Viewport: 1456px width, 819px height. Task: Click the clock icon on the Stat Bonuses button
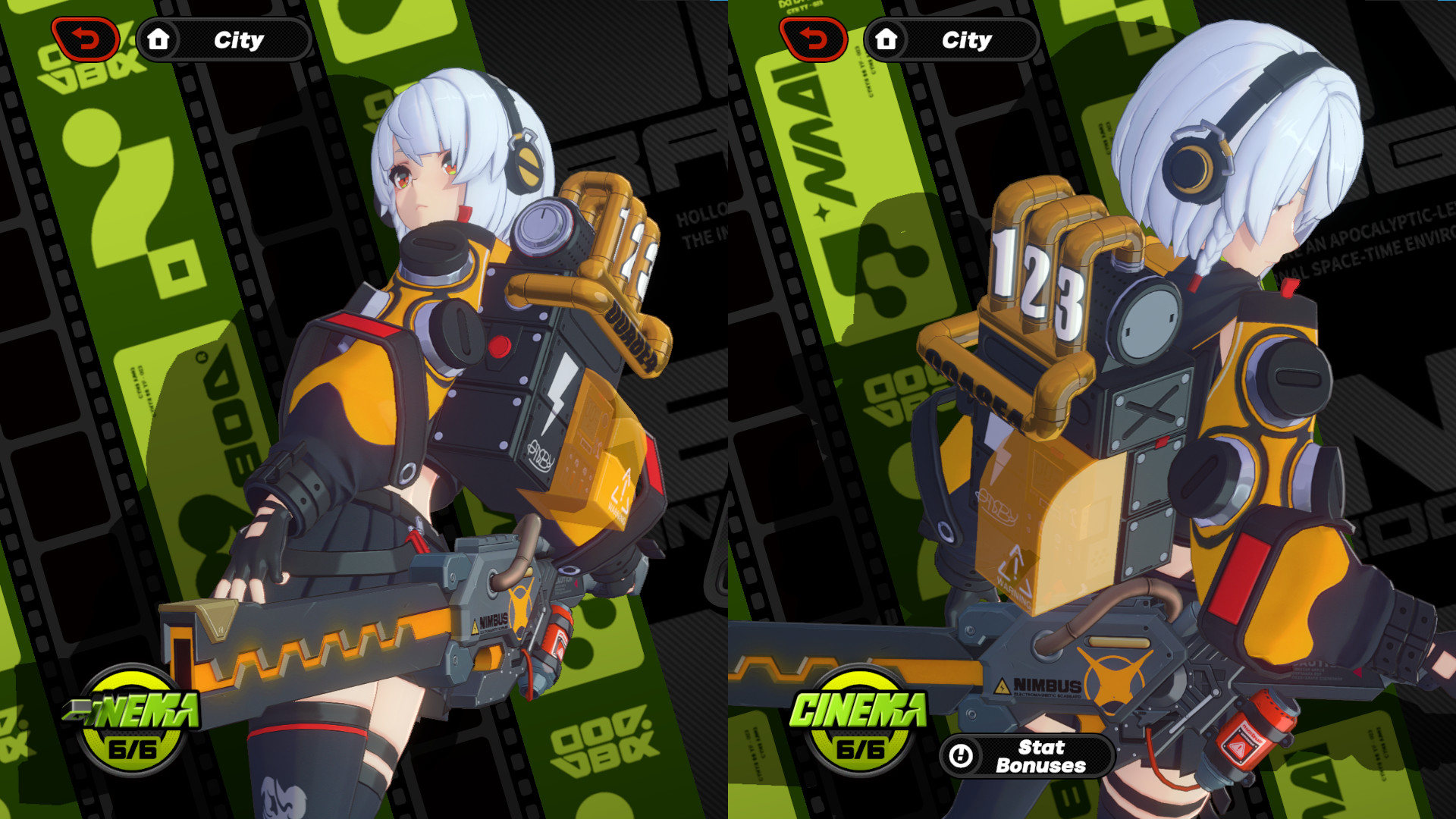click(x=962, y=758)
